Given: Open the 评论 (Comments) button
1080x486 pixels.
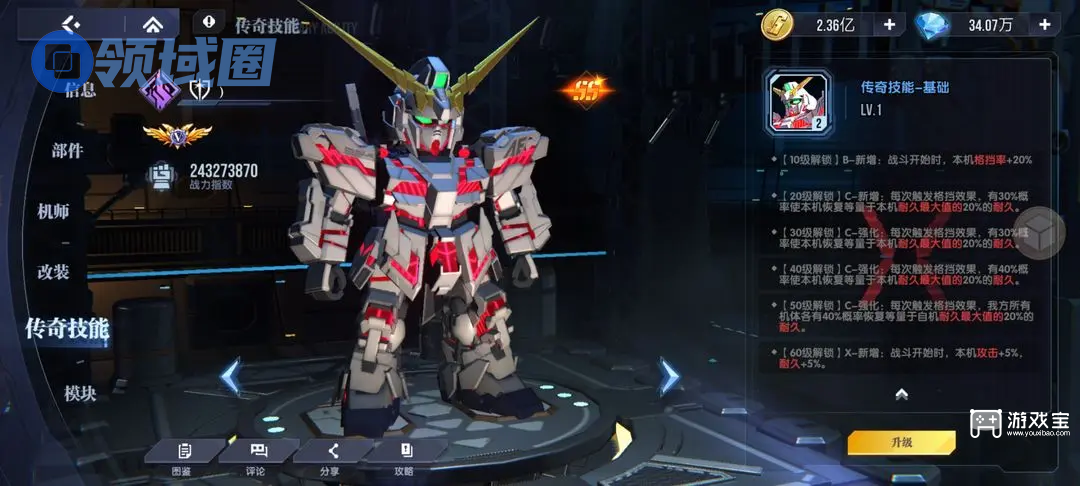Looking at the screenshot, I should click(257, 456).
